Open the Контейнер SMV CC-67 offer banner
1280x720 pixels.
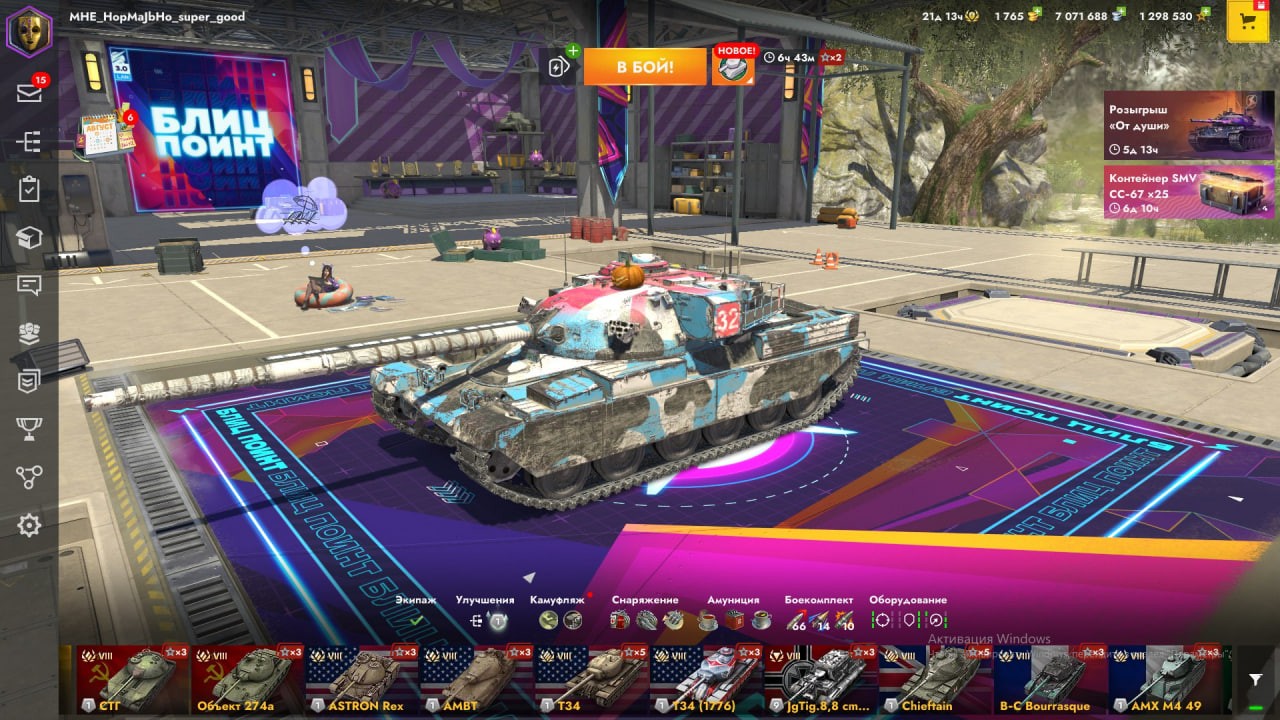[1189, 192]
